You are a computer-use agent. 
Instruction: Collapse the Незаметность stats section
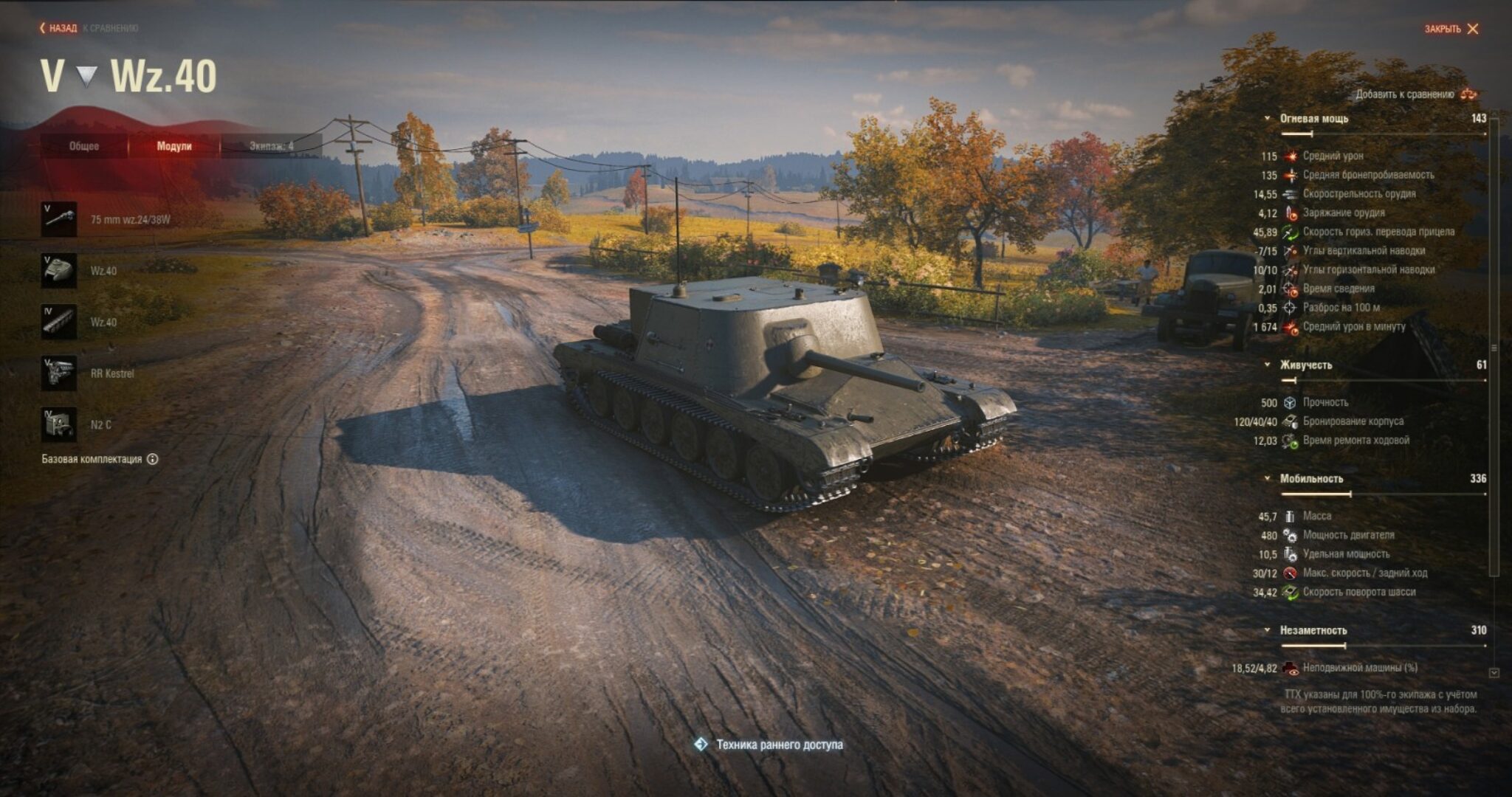click(1267, 630)
